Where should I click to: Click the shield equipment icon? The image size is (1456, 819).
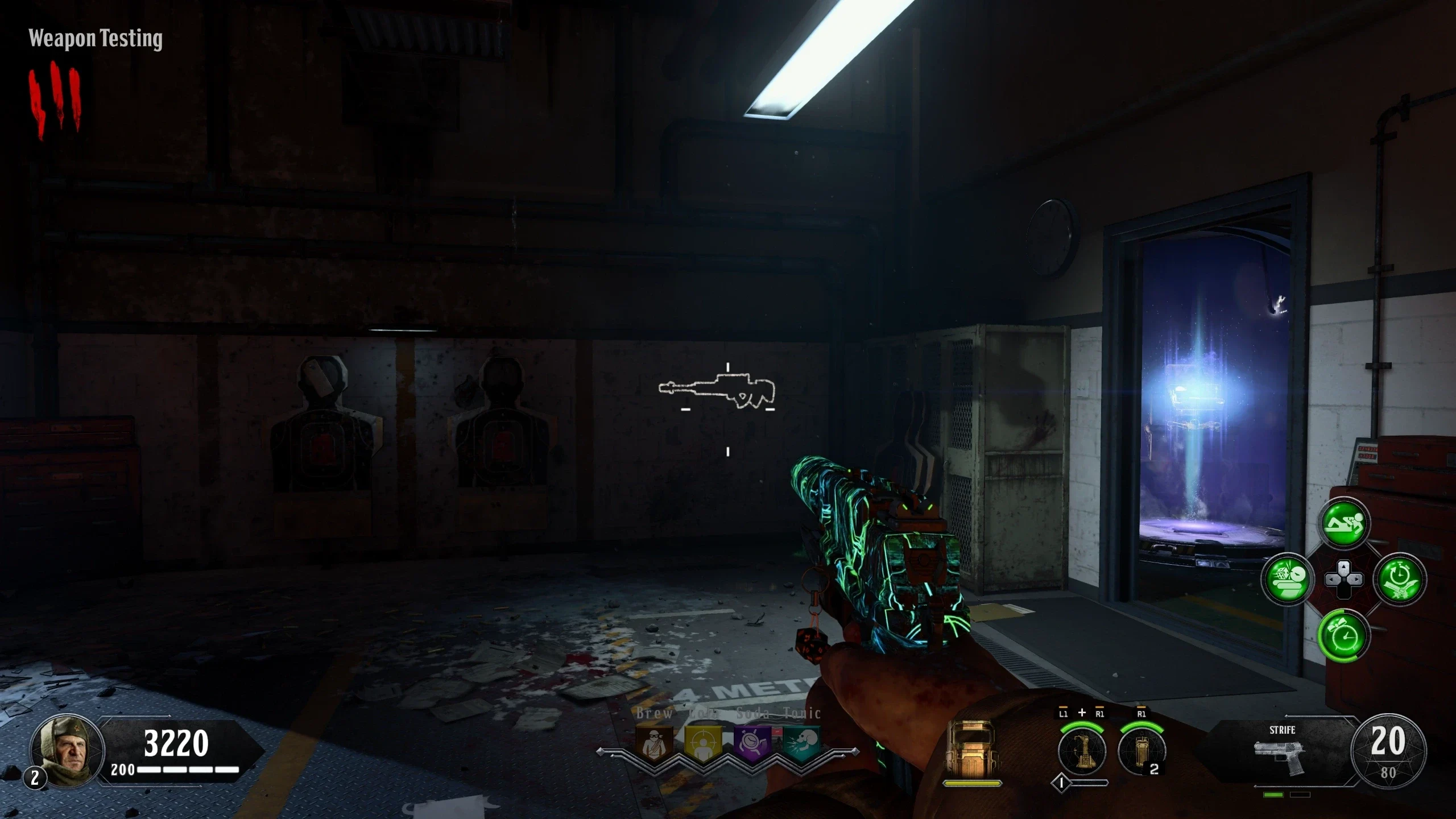(x=971, y=750)
